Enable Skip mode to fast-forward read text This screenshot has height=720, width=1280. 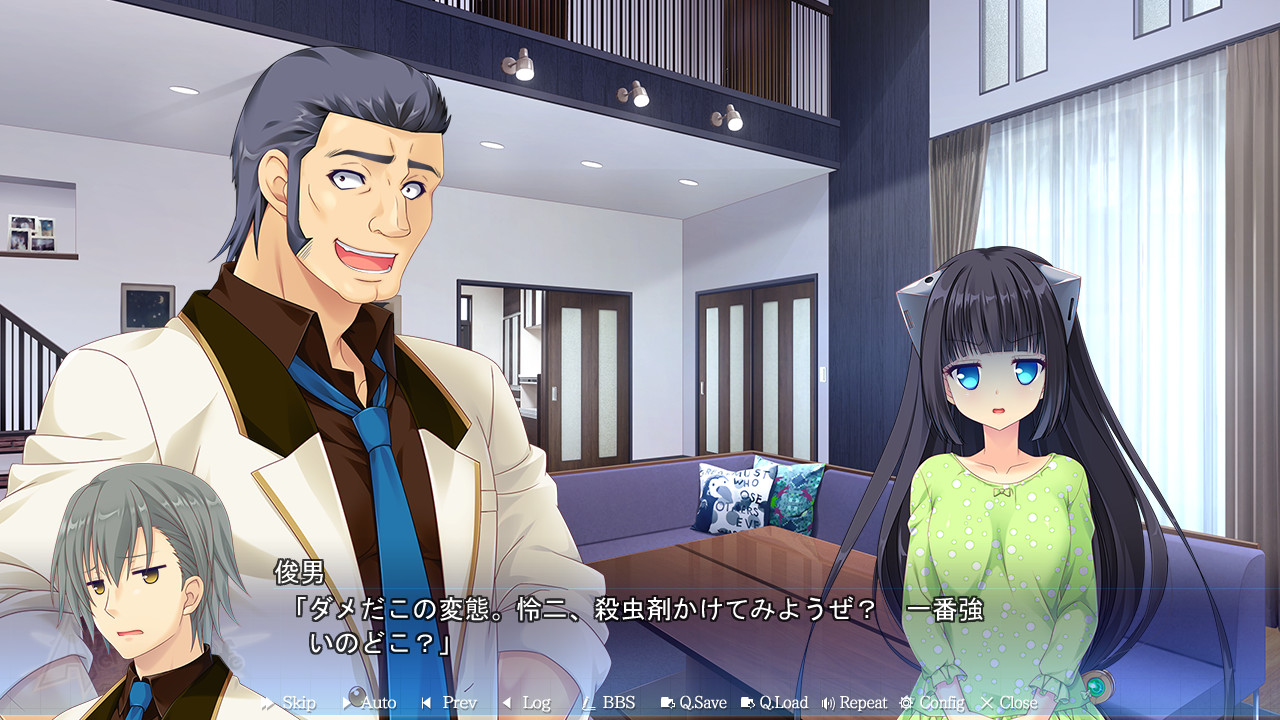coord(297,701)
